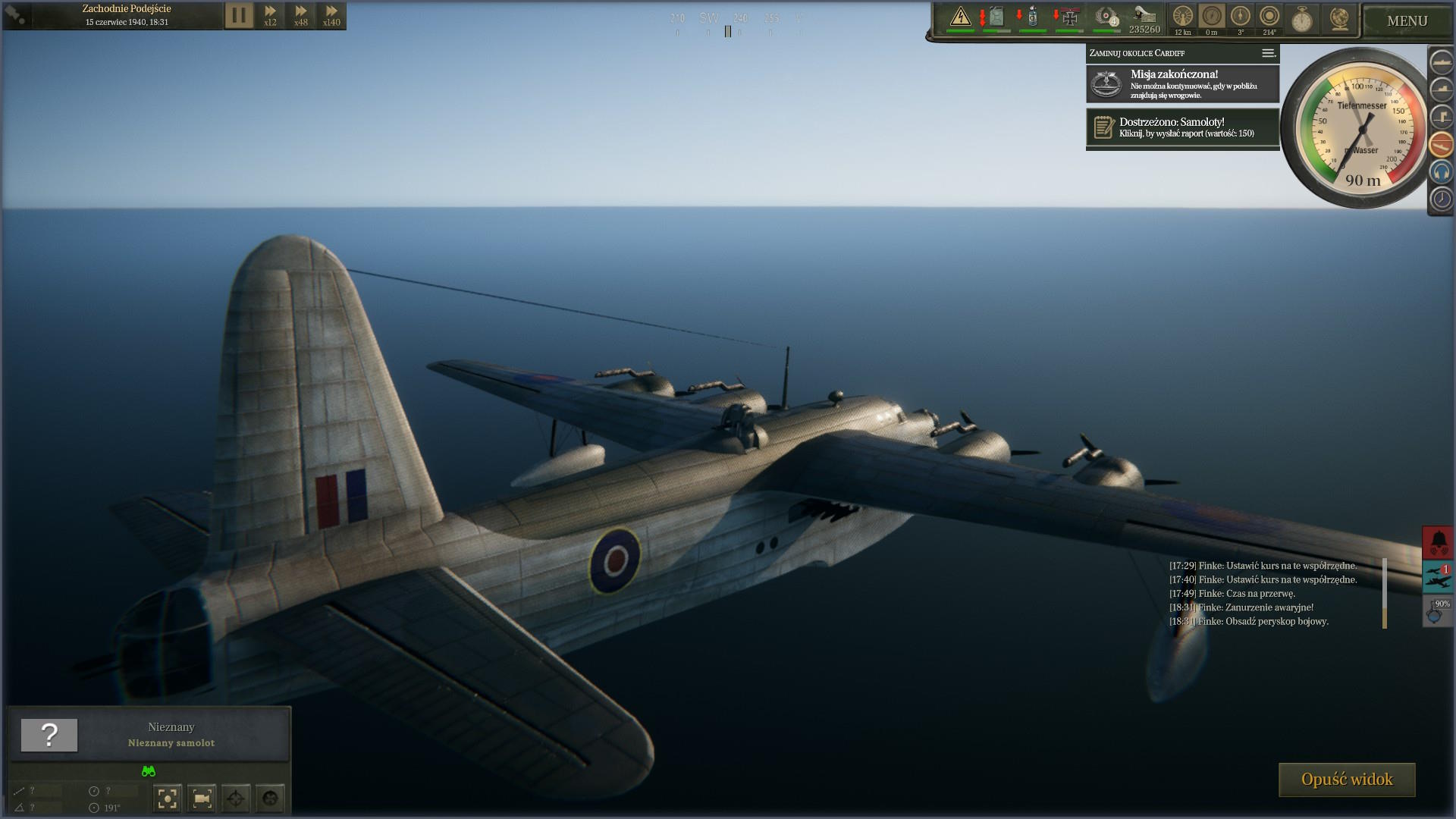Open the world globe map icon
The image size is (1456, 819).
pyautogui.click(x=1339, y=19)
